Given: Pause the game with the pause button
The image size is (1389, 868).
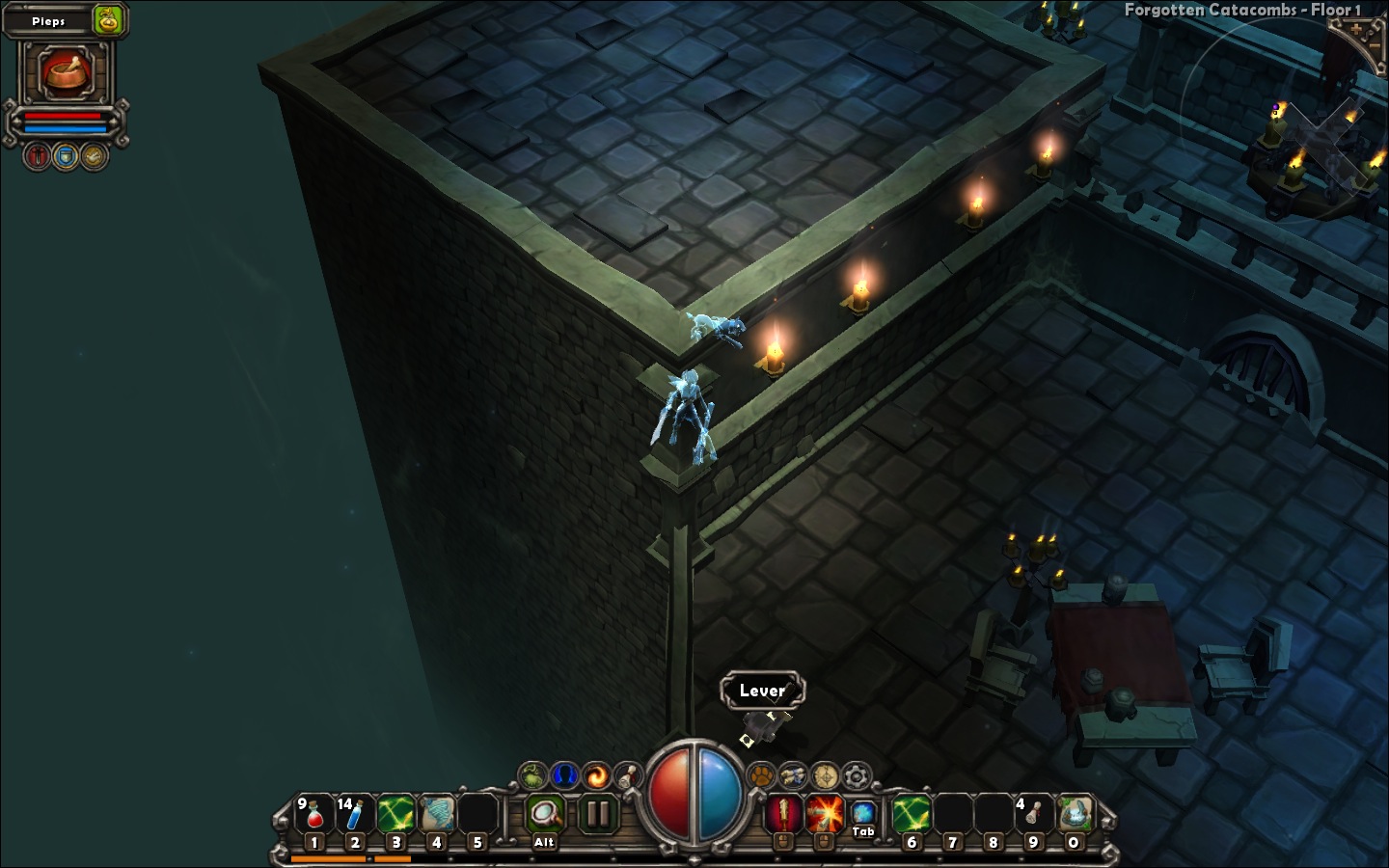Looking at the screenshot, I should [x=598, y=815].
